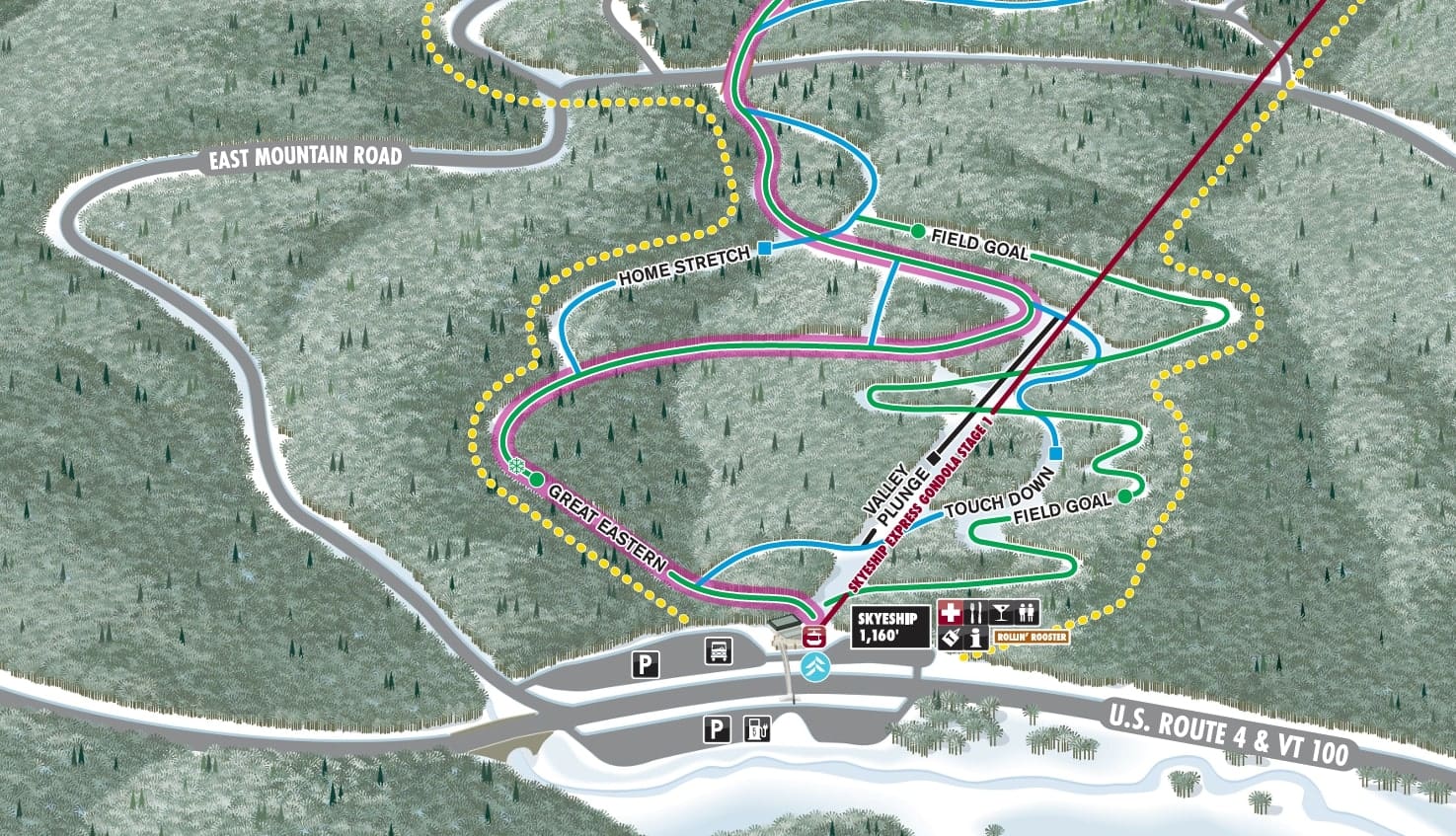Select the fork and knife dining icon
Screen dimensions: 1456x836
(x=976, y=612)
